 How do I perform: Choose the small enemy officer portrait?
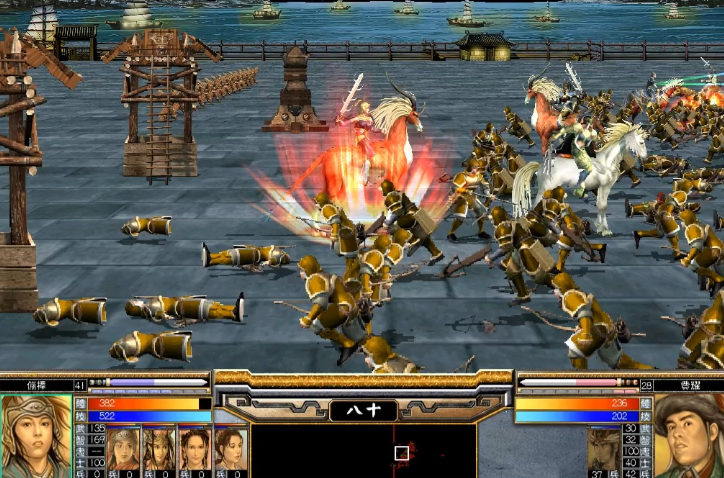point(602,450)
